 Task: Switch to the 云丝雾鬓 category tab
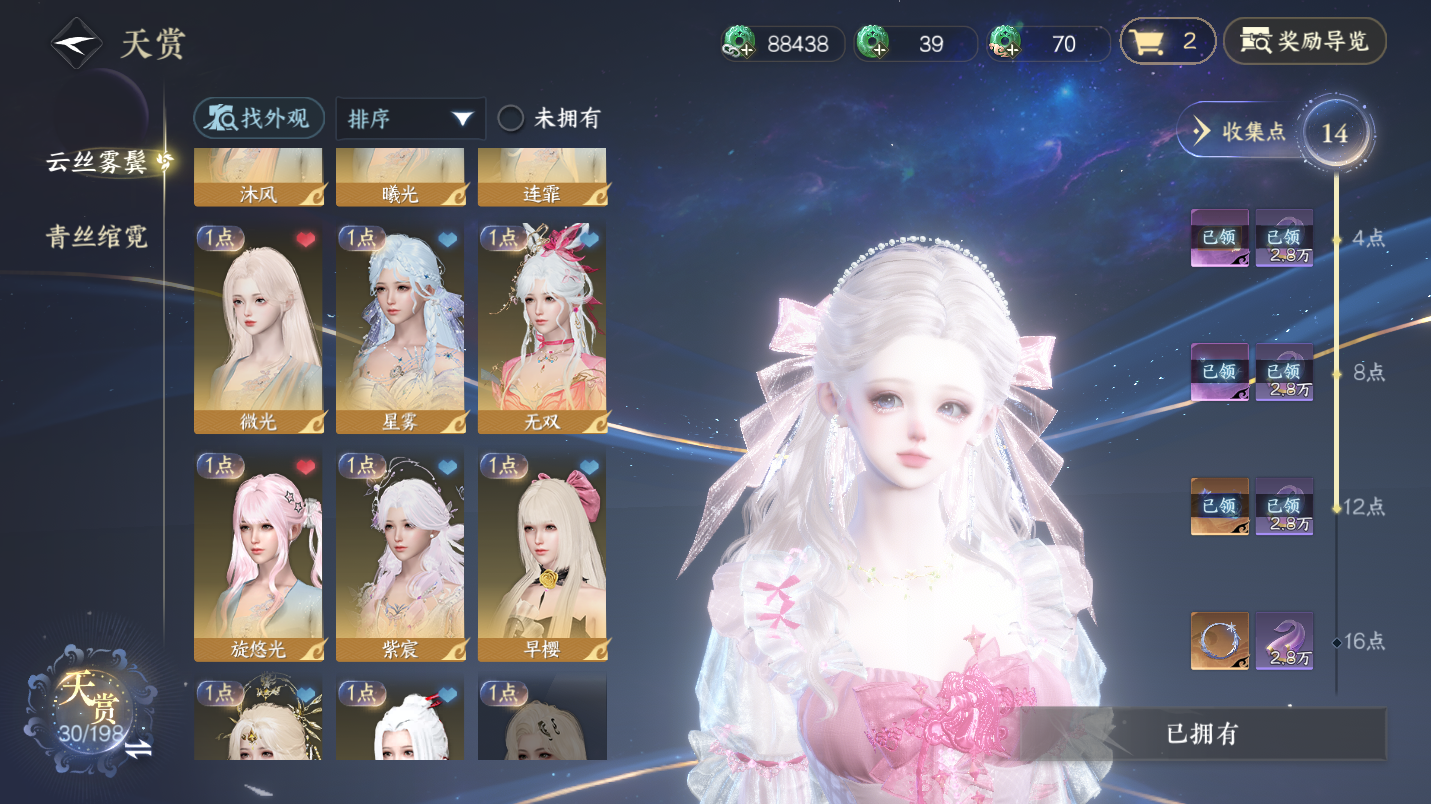tap(102, 162)
